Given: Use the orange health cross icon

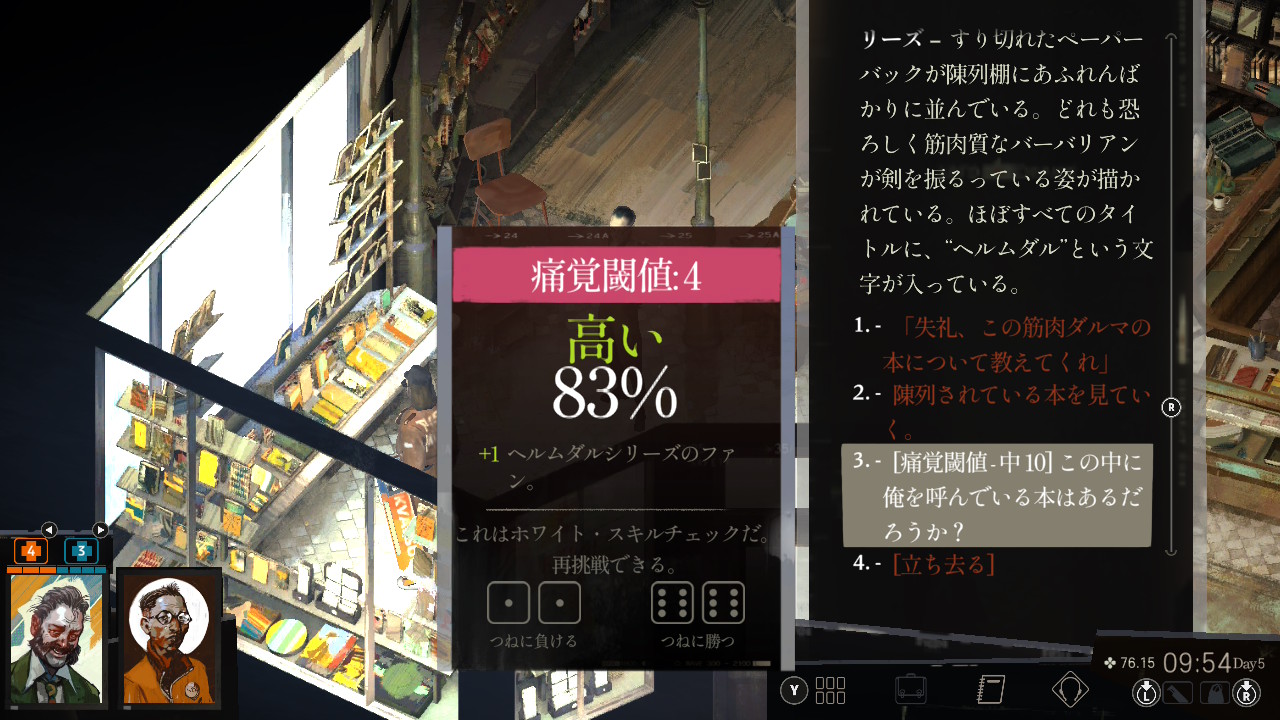Looking at the screenshot, I should 30,551.
